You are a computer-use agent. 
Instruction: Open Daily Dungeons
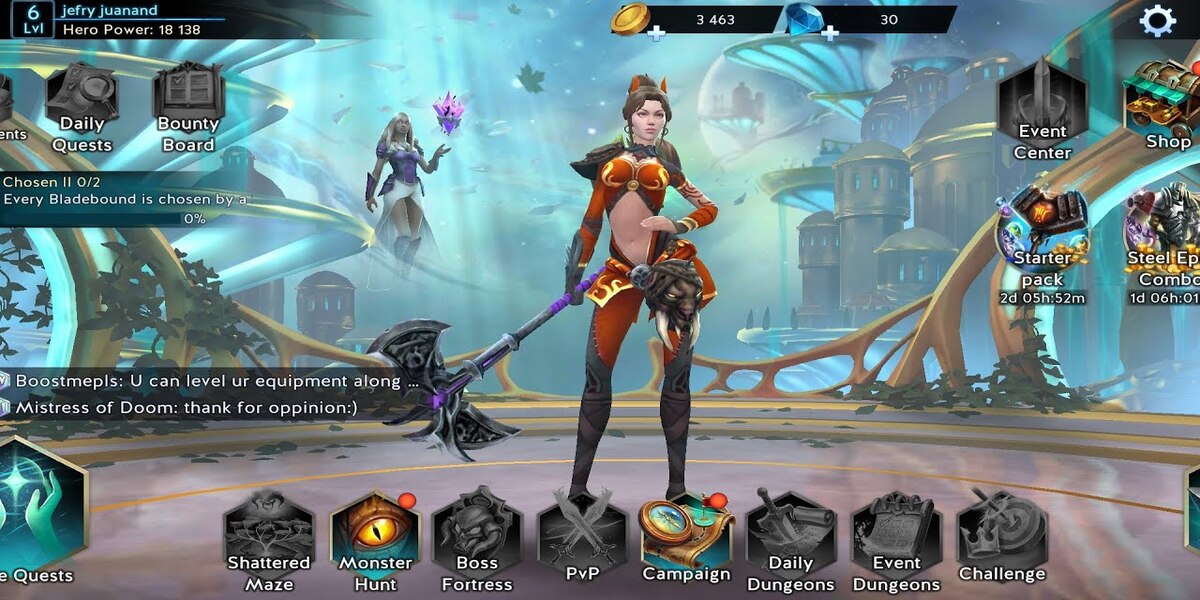point(790,541)
